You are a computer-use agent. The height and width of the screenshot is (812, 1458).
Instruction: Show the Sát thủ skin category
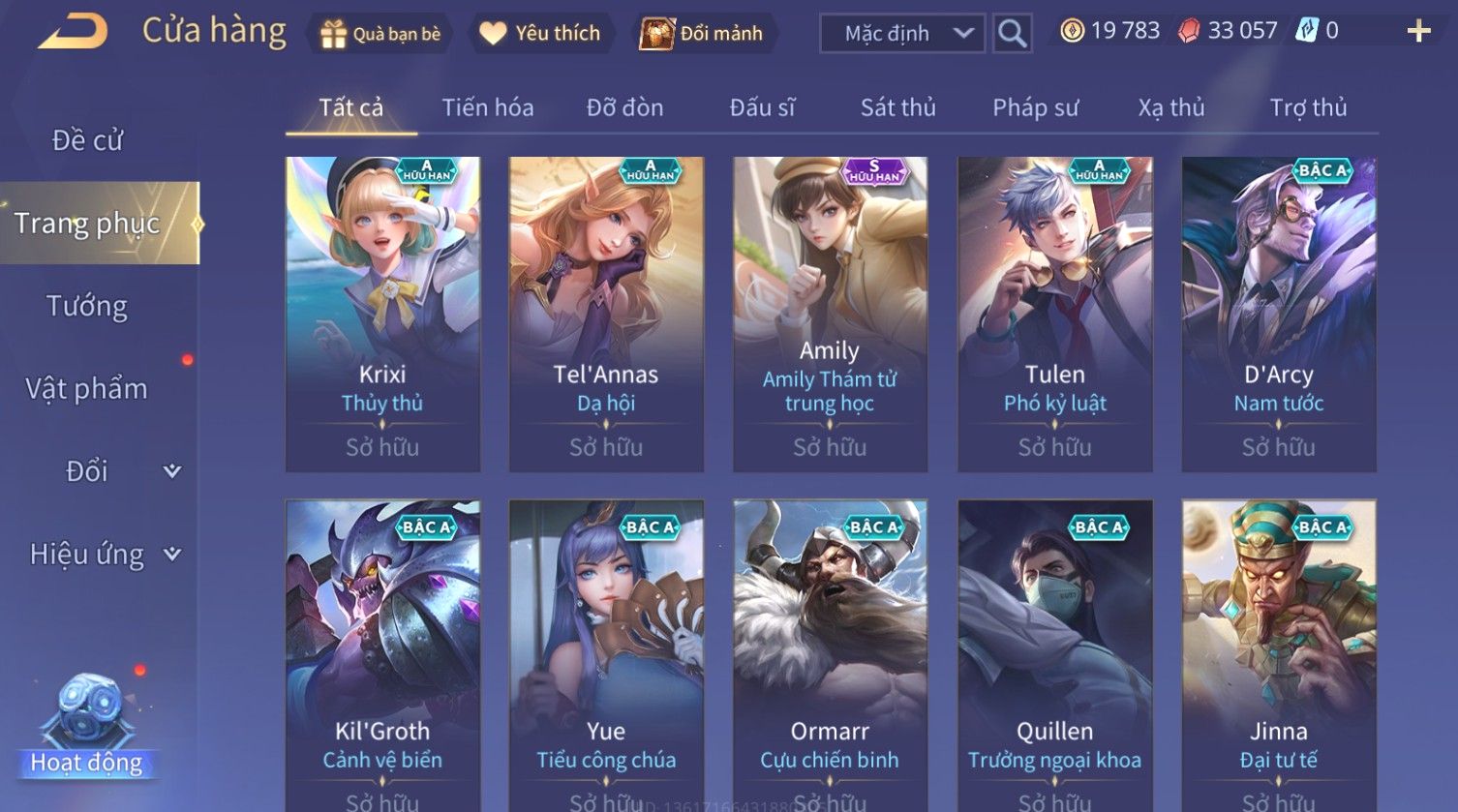tap(897, 107)
